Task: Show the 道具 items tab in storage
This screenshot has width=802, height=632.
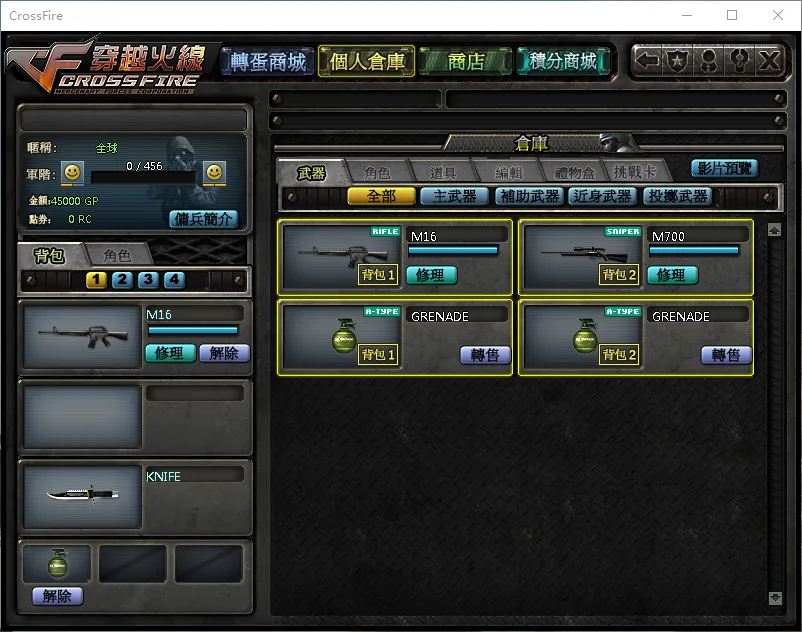Action: pos(444,173)
